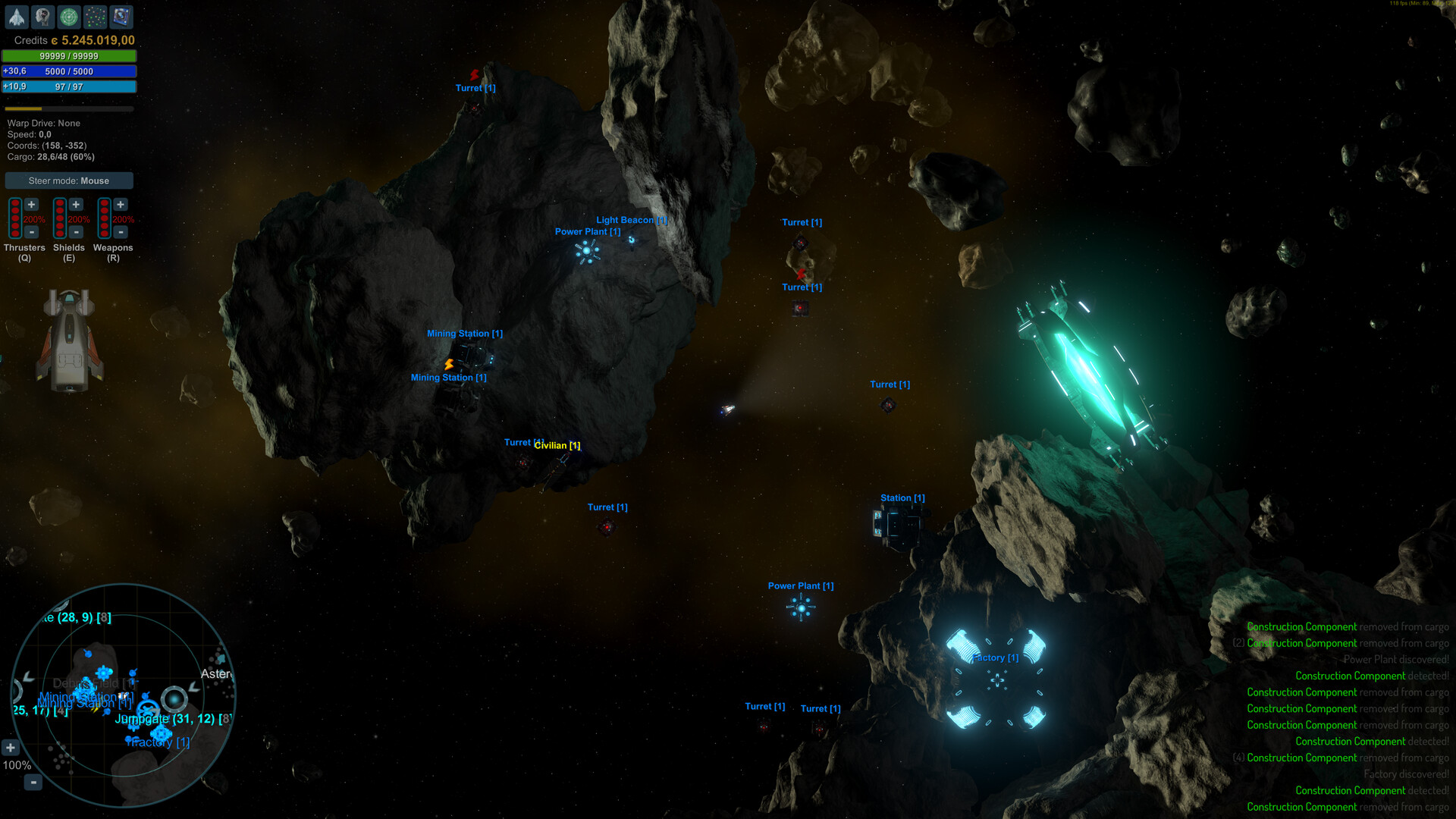Increase Thrusters power with plus button

click(x=31, y=203)
